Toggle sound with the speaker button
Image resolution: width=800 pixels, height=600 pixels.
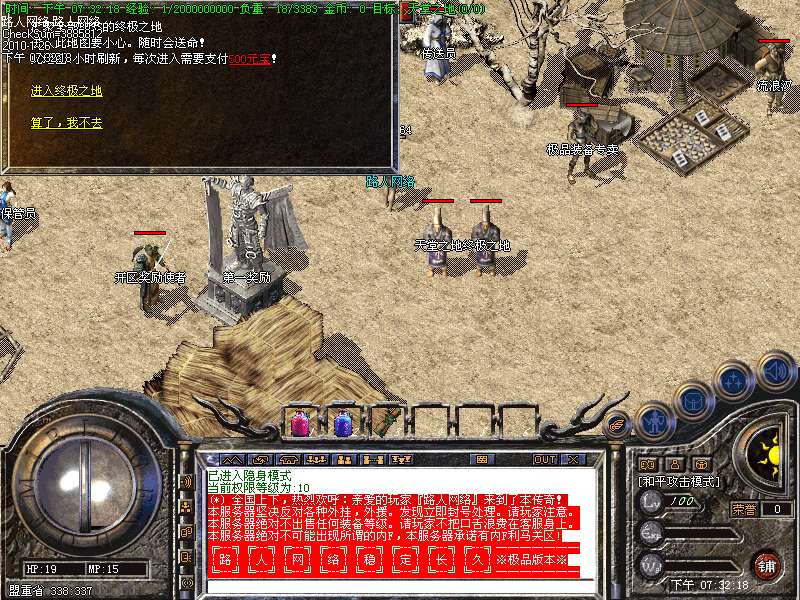tap(776, 372)
